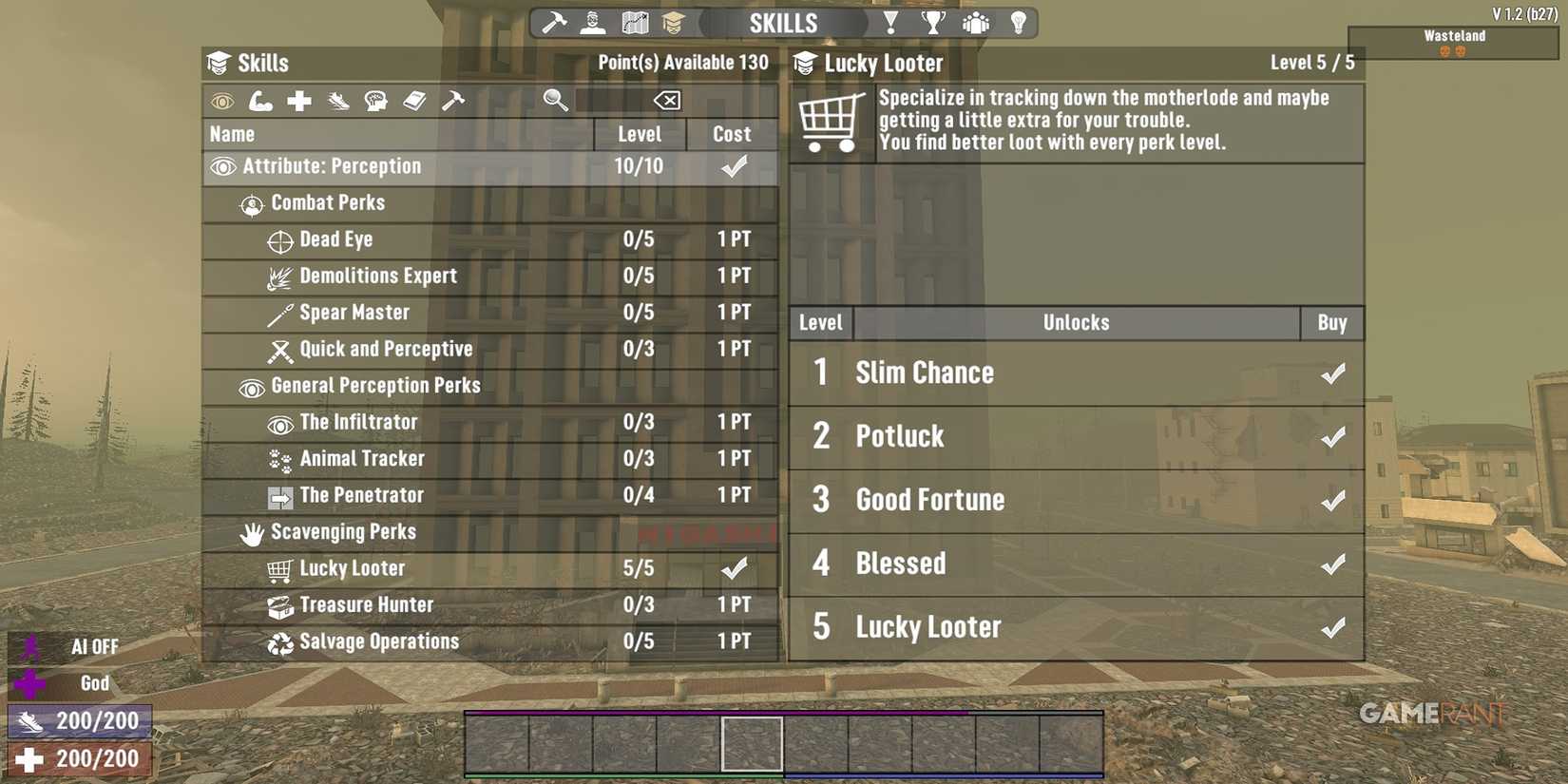Viewport: 1568px width, 784px height.
Task: Open the character screen icon
Action: [x=591, y=22]
